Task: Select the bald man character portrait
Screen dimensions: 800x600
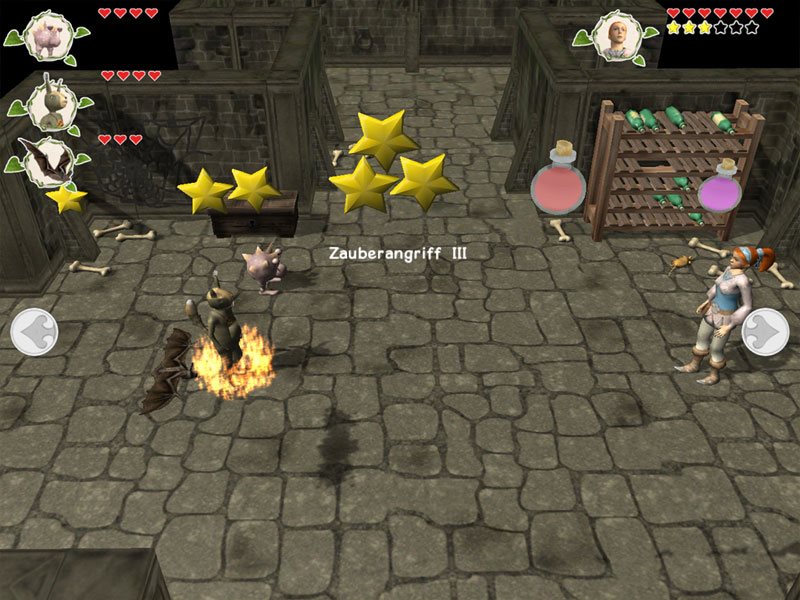Action: click(615, 37)
